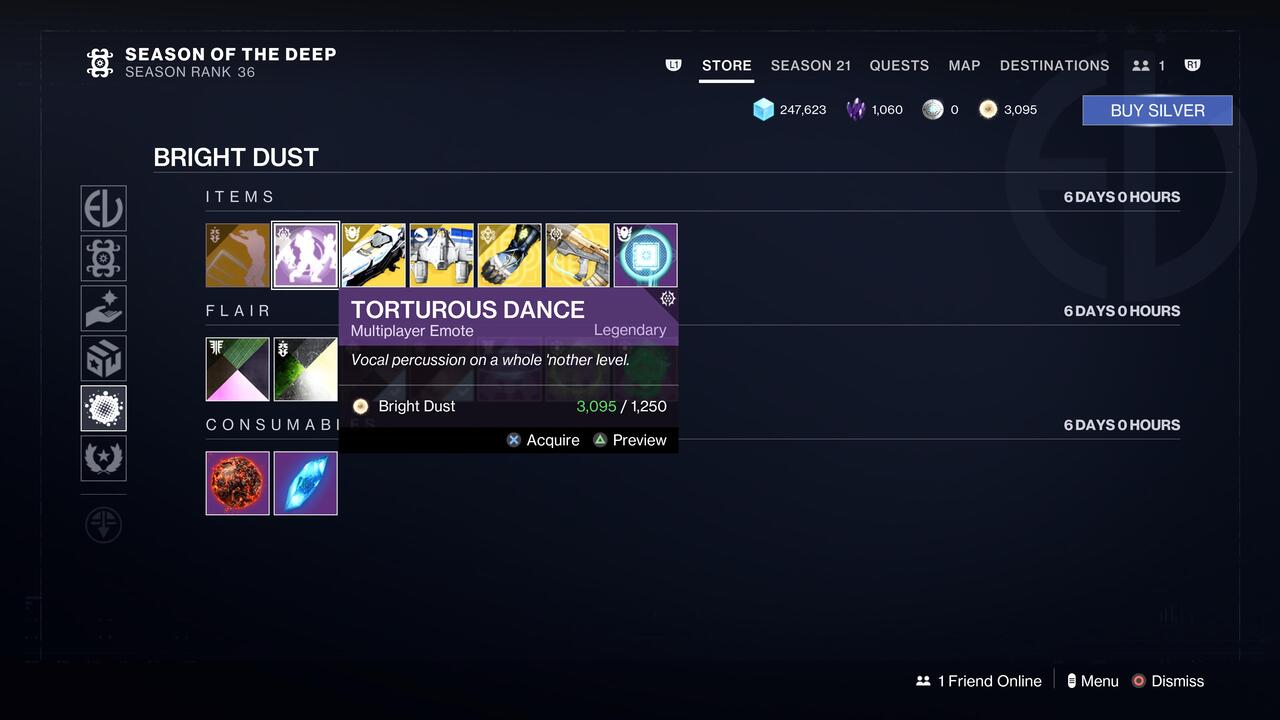Open the Destinations screen
Screen dimensions: 1280x720
[x=1054, y=65]
